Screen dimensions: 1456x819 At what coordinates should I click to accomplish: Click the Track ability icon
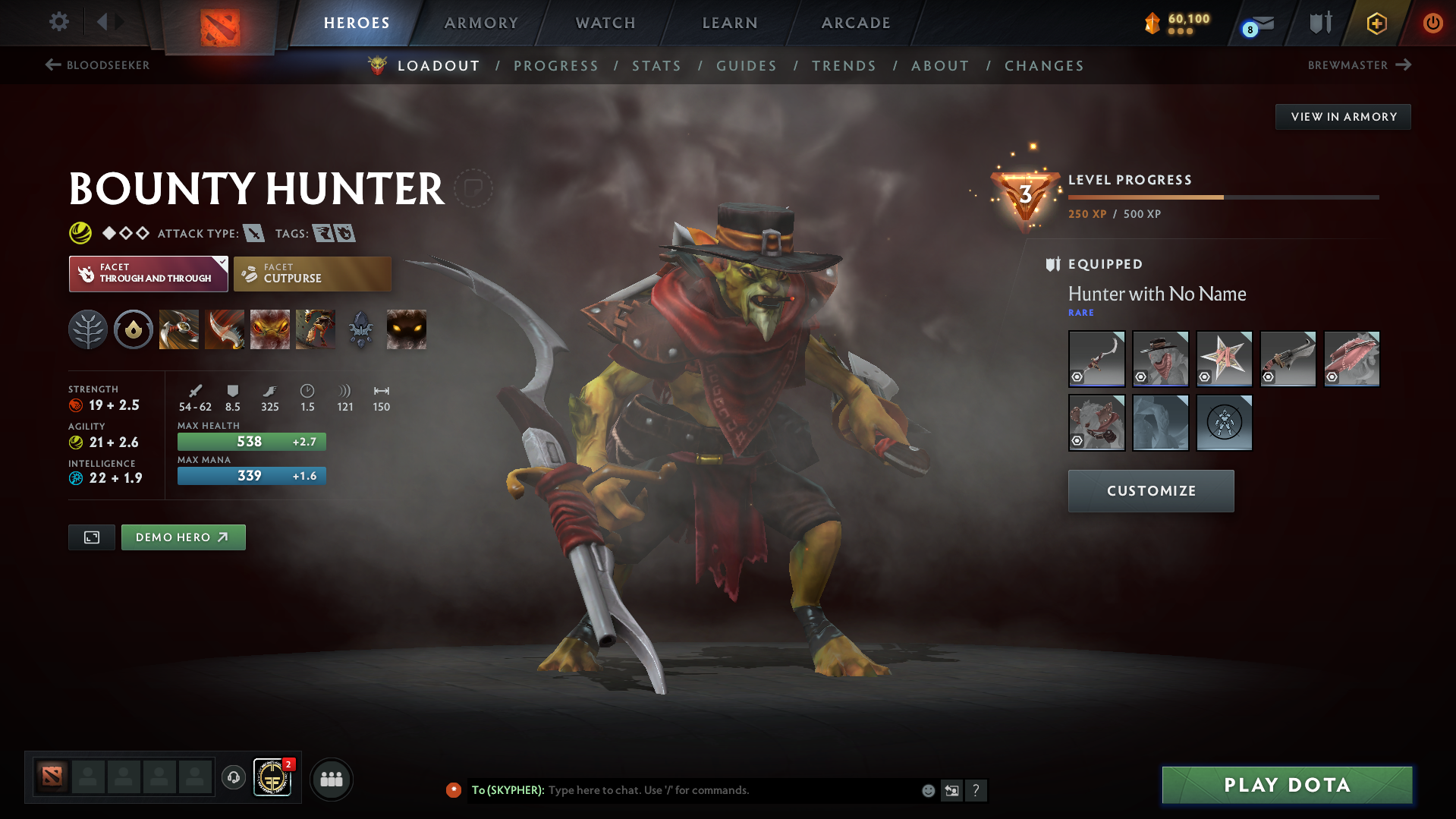coord(316,329)
